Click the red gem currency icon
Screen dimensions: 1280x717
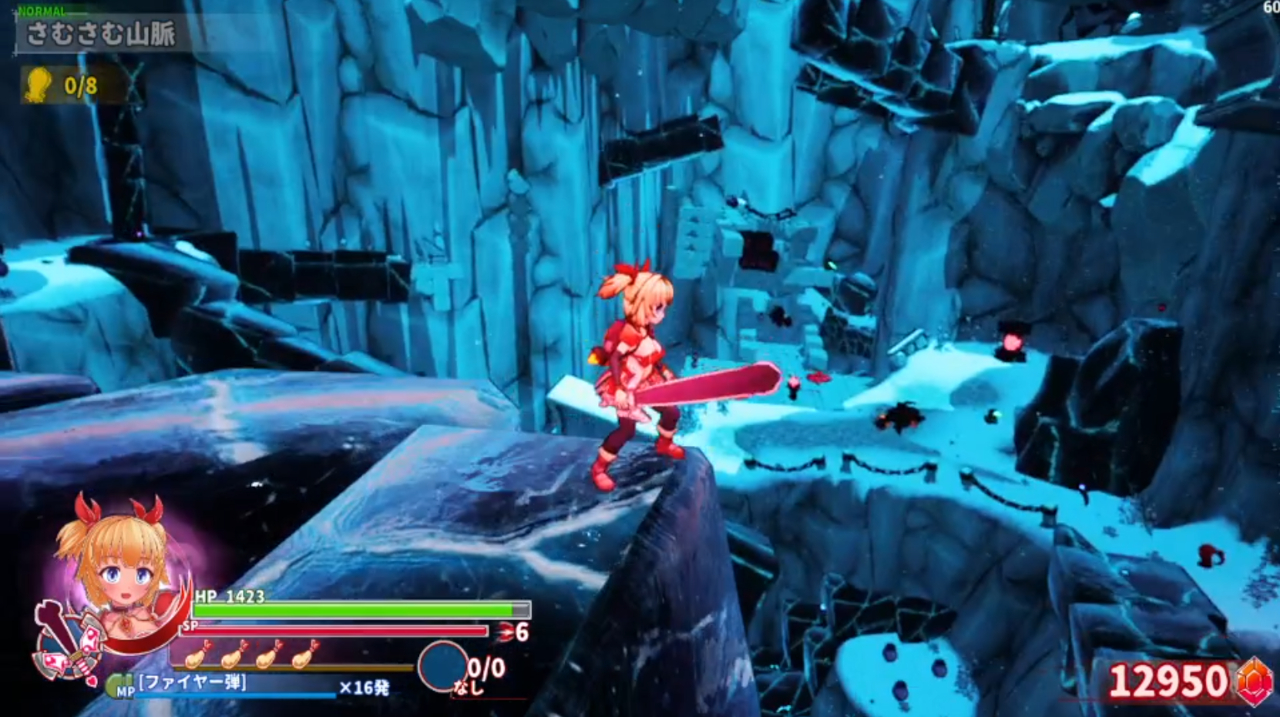[x=1254, y=681]
